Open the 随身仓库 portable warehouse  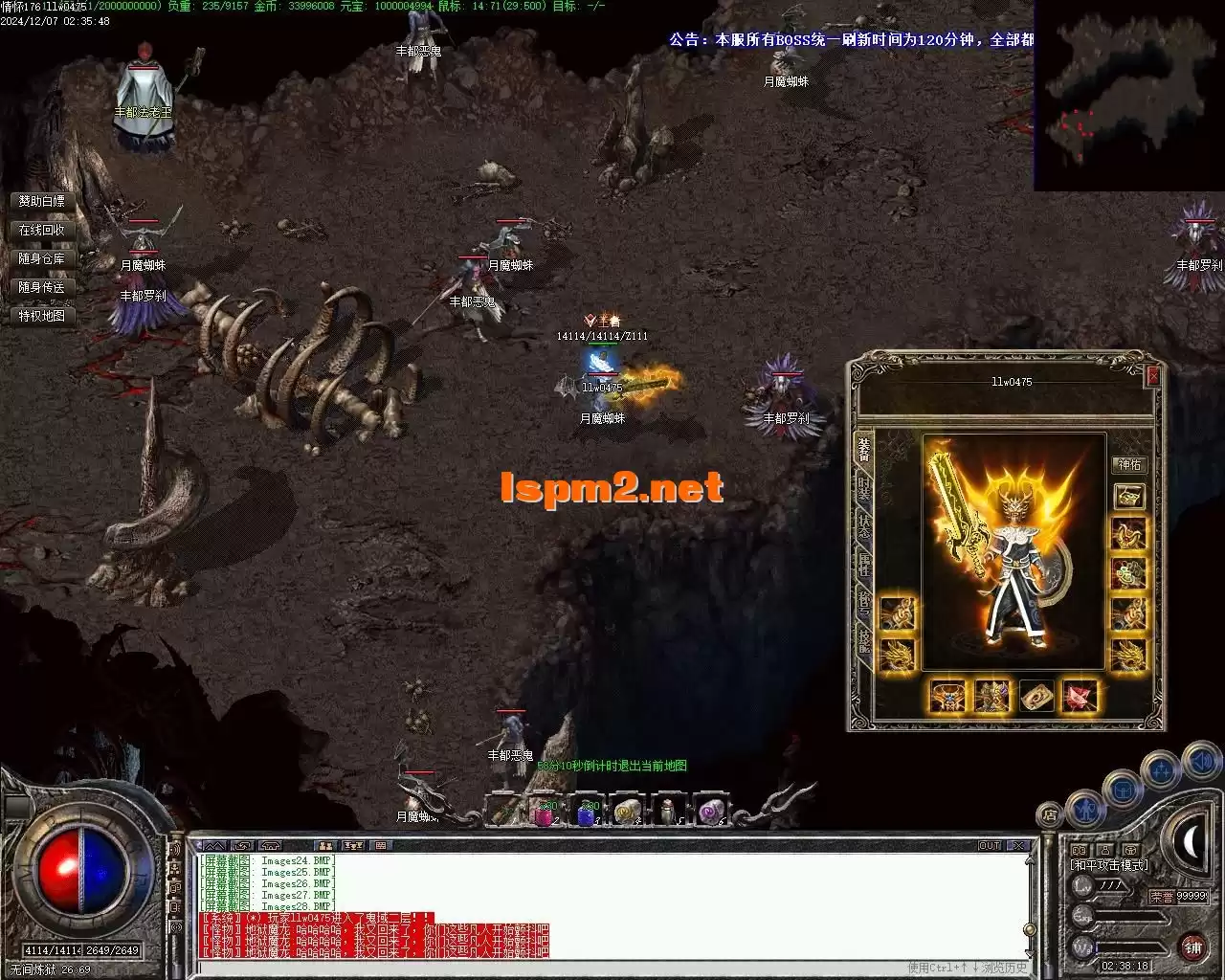[42, 258]
